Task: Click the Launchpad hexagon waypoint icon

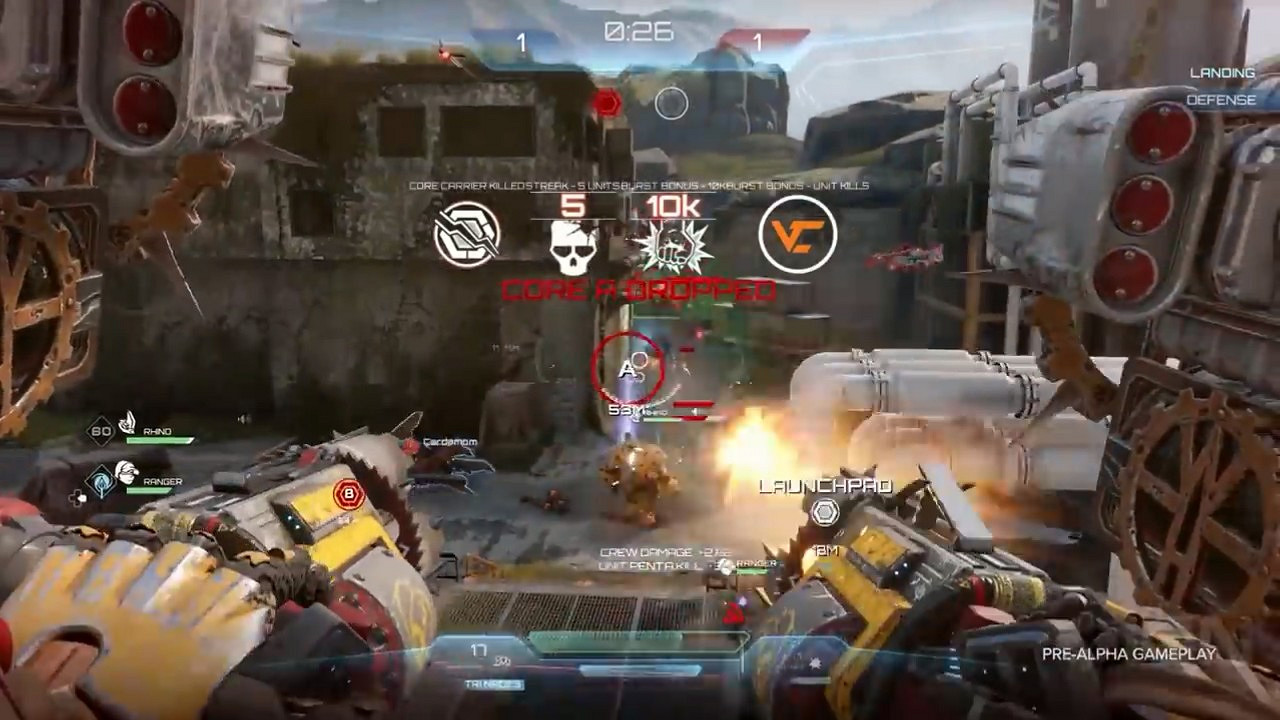Action: pyautogui.click(x=824, y=513)
